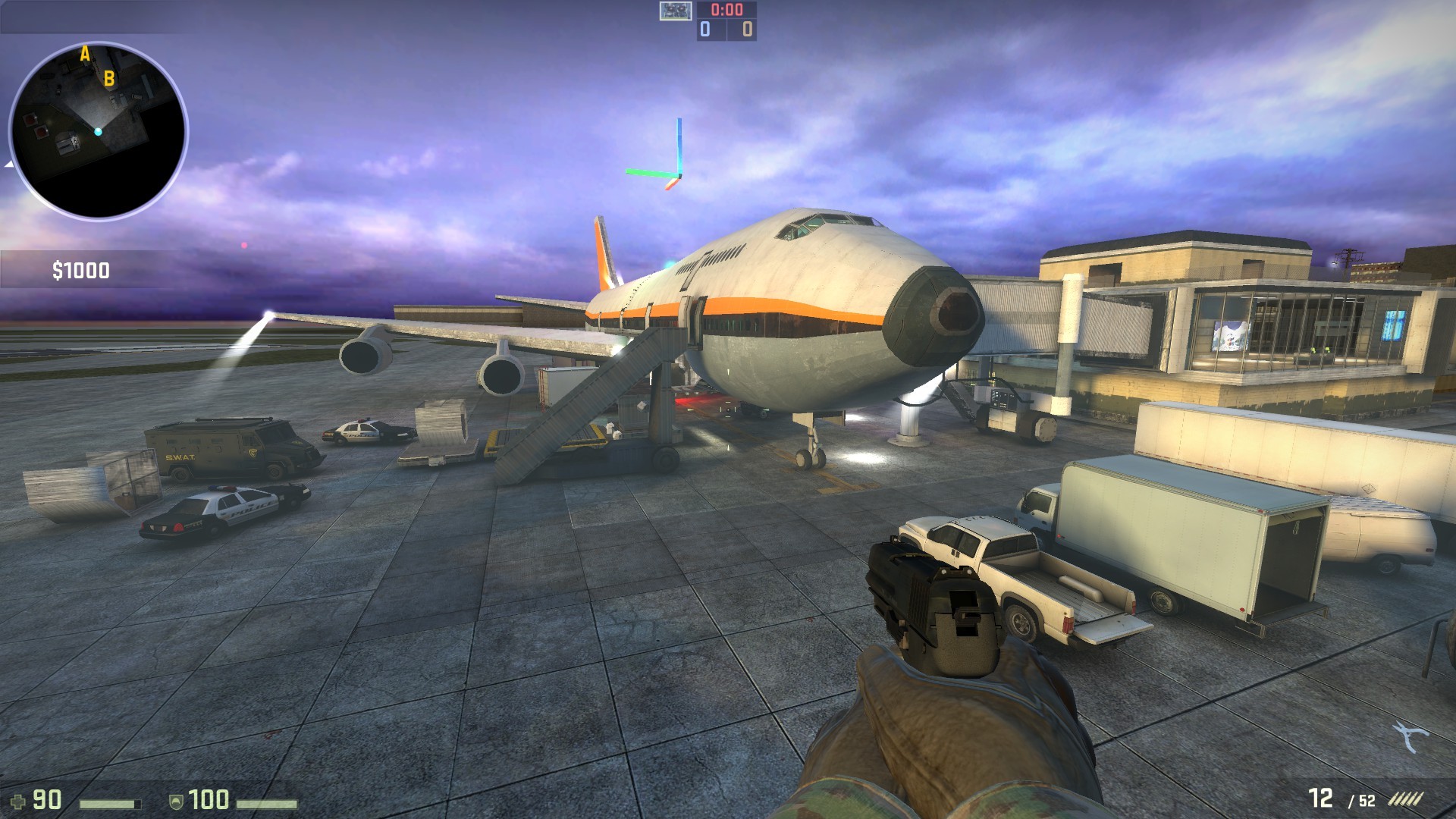Image resolution: width=1456 pixels, height=819 pixels.
Task: Toggle the Counter-Terrorist score counter
Action: [x=704, y=30]
